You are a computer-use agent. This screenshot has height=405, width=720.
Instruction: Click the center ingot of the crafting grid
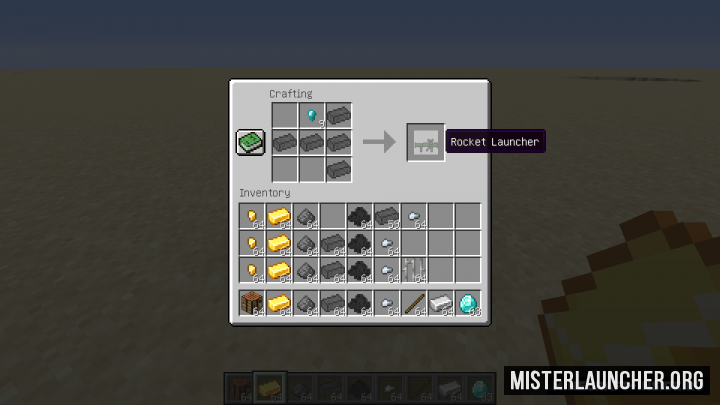[x=312, y=143]
